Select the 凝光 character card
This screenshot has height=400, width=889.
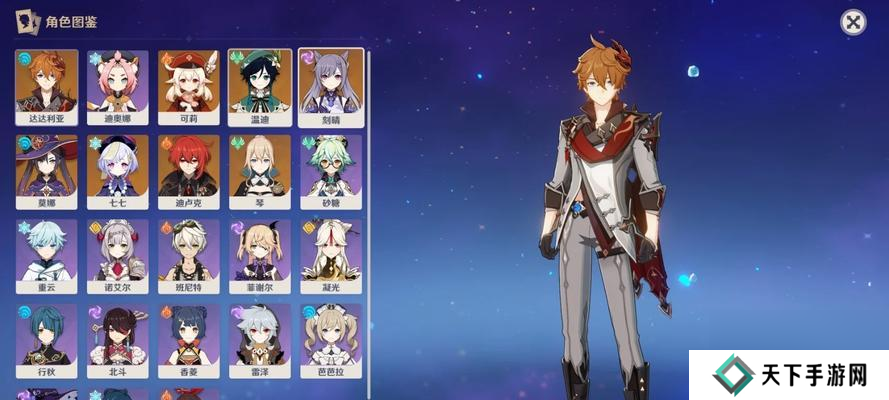tap(331, 256)
